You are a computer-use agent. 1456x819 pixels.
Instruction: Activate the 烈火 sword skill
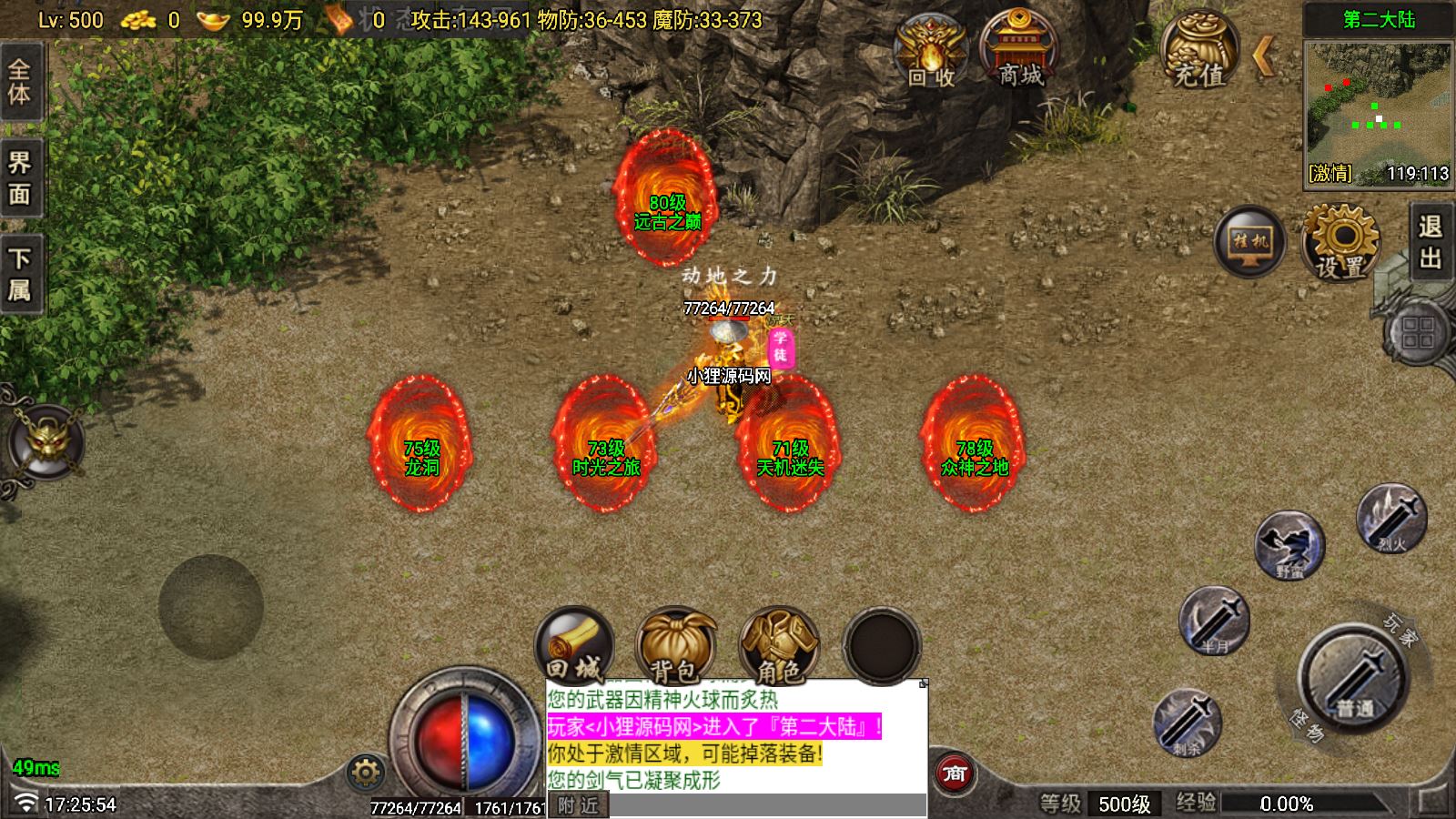click(1390, 520)
